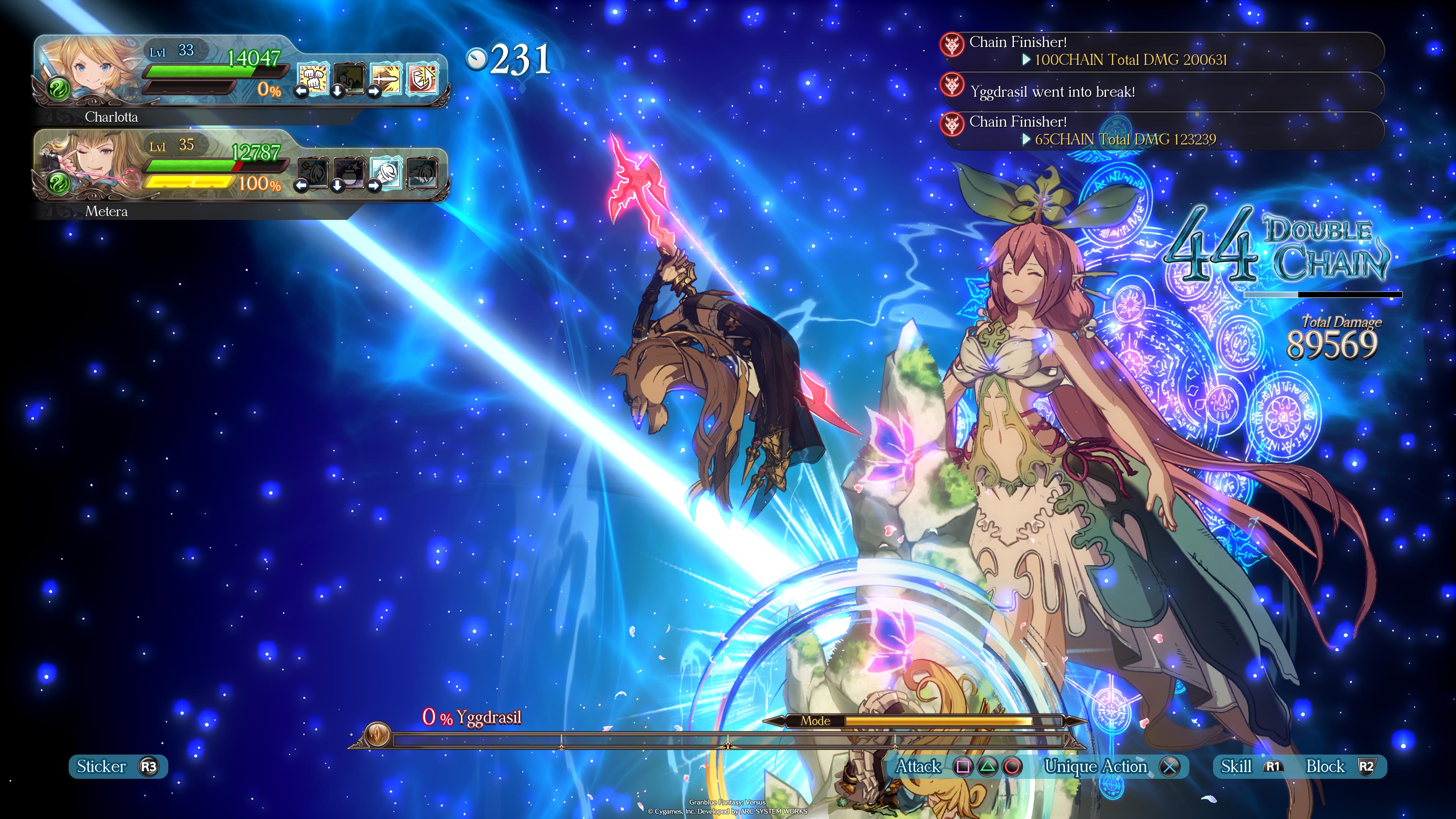
Task: Select Charlotta's grayed-out uppercut skill icon
Action: 350,79
